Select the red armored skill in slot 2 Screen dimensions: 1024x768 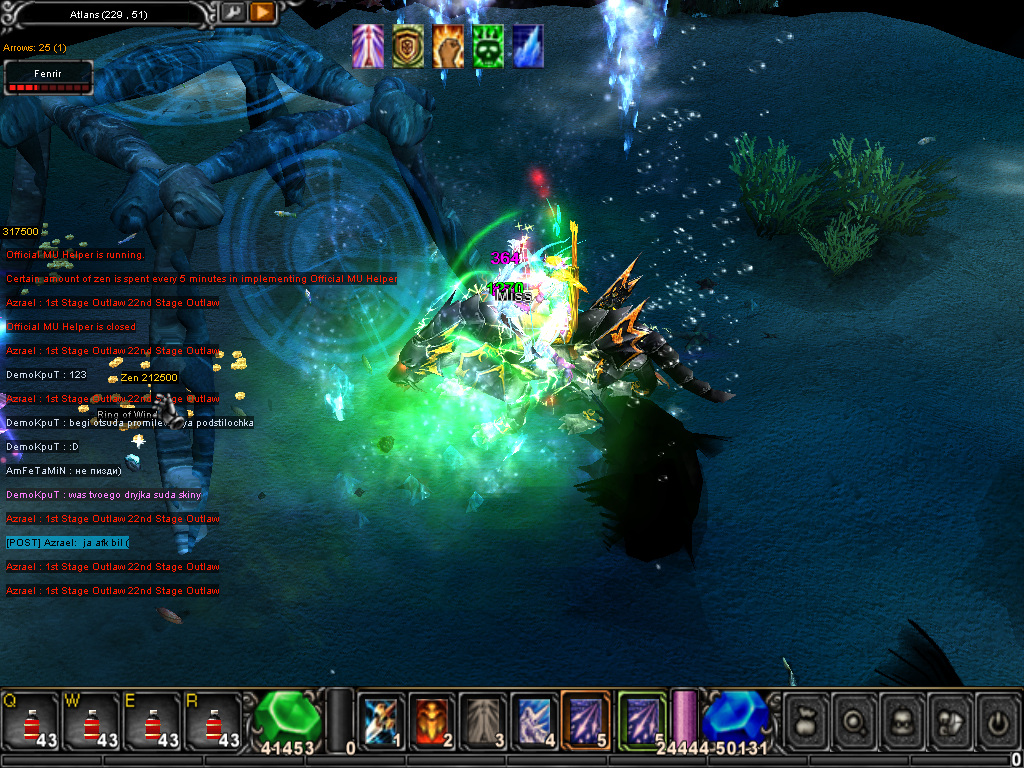point(432,721)
